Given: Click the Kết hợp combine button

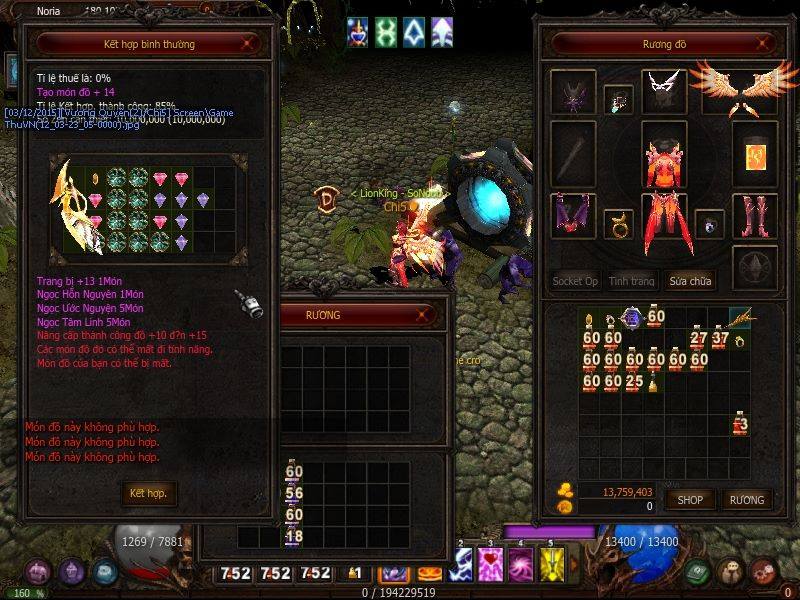Looking at the screenshot, I should pos(148,493).
